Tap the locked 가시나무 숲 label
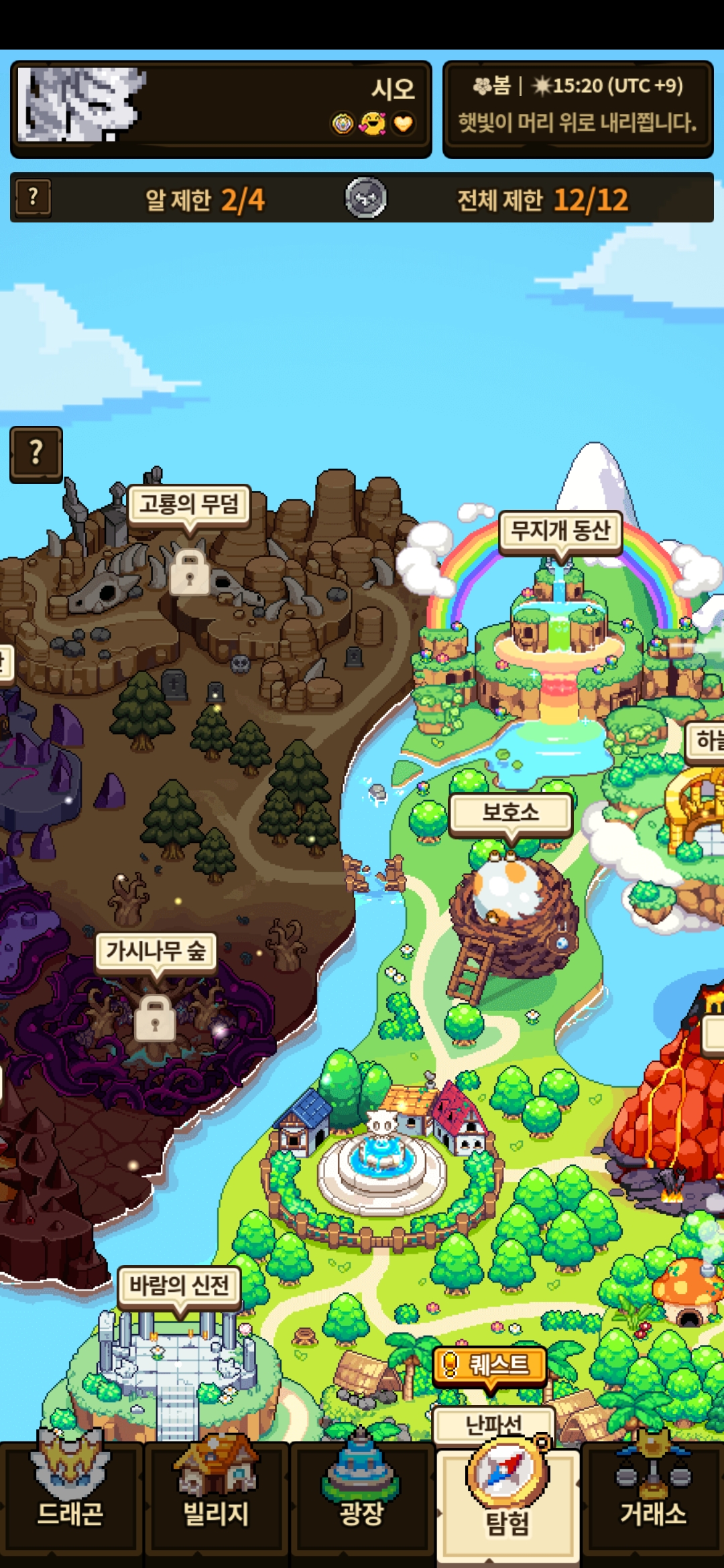The width and height of the screenshot is (724, 1568). [156, 950]
